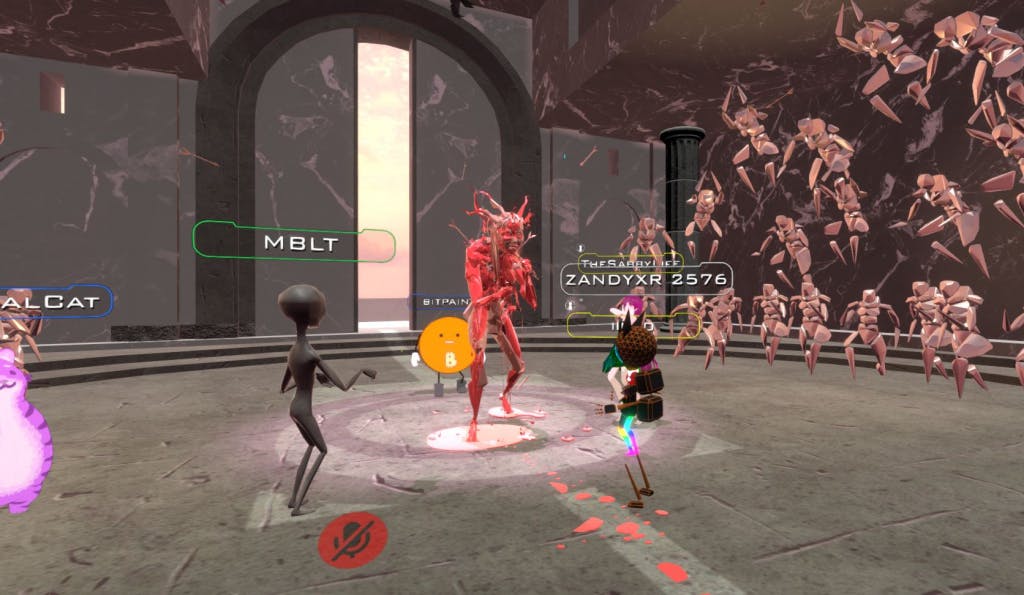1024x595 pixels.
Task: Select the MBLT player nametag
Action: [294, 243]
